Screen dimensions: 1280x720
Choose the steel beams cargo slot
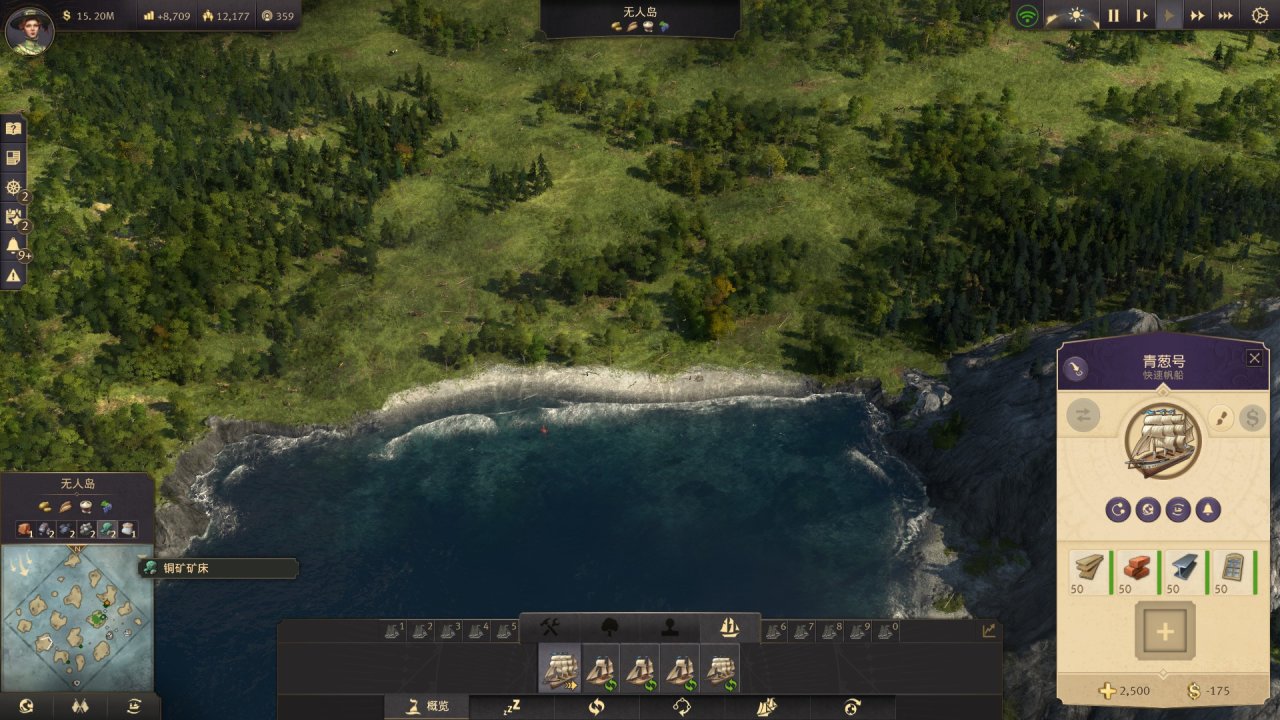coord(1186,572)
